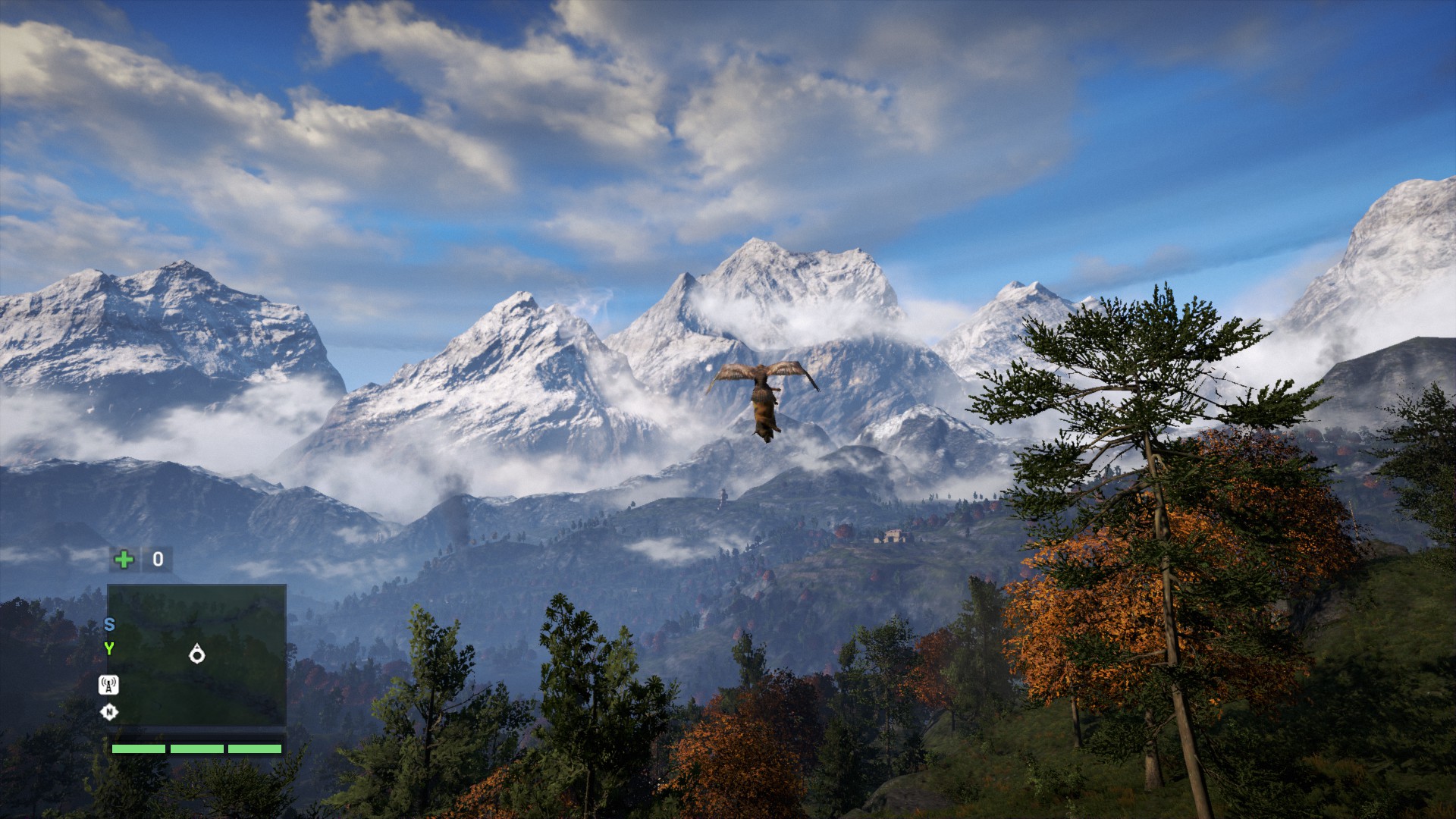Select the radio tower marker on minimap
Viewport: 1456px width, 819px height.
108,686
